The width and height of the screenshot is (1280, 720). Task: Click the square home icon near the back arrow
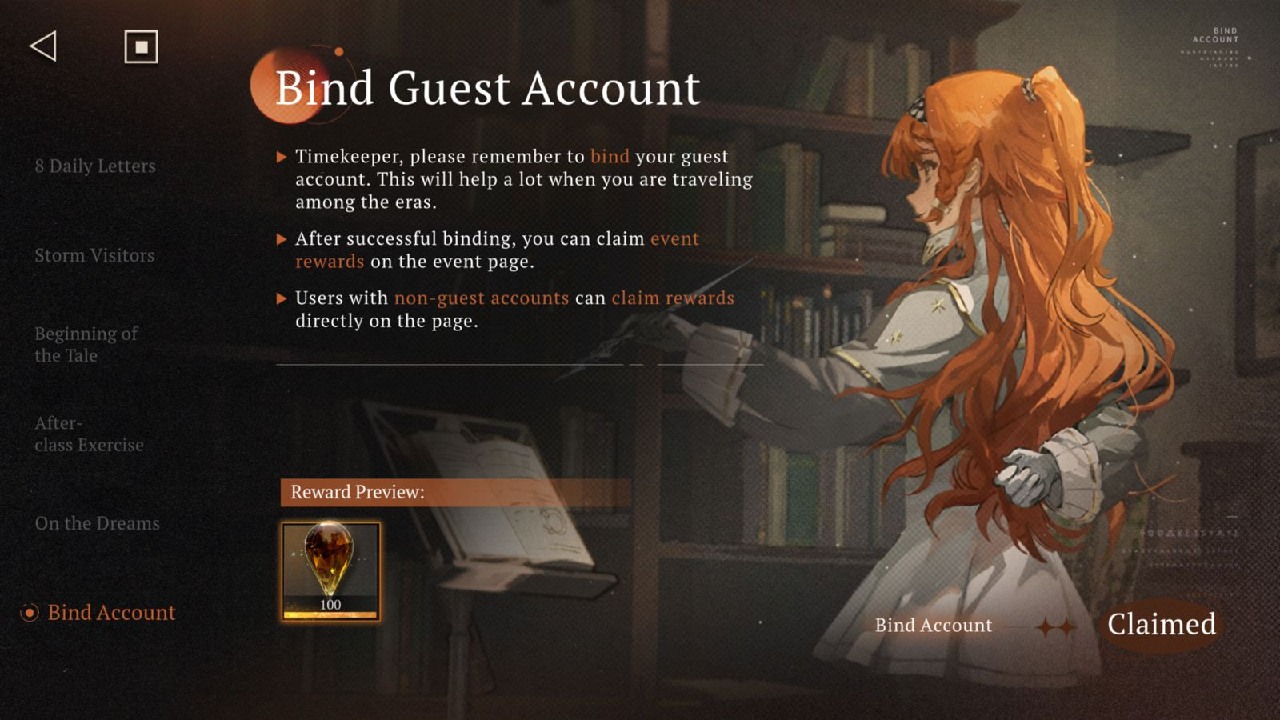(140, 46)
